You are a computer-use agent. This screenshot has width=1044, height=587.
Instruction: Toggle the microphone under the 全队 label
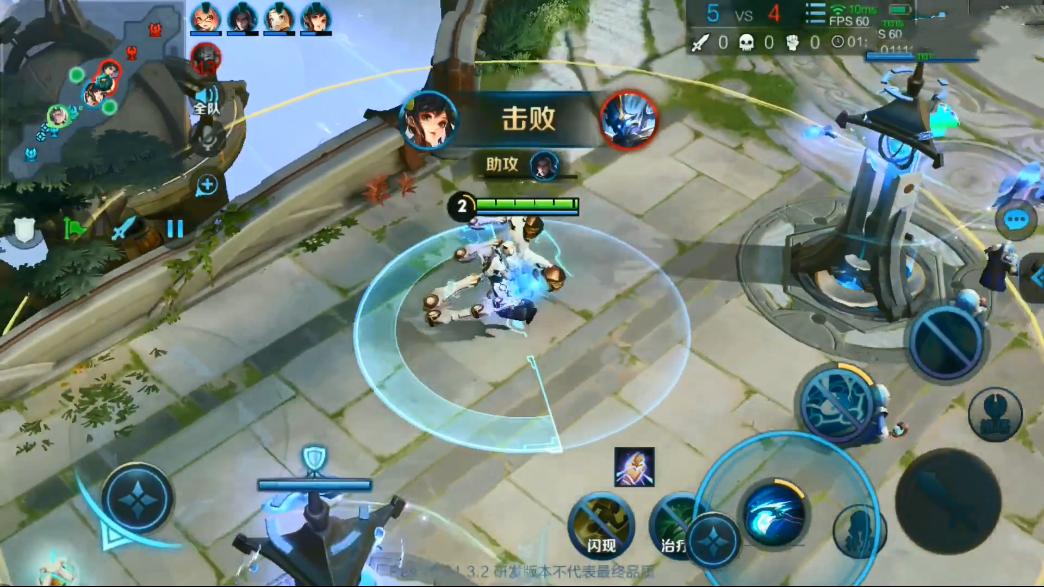point(207,136)
